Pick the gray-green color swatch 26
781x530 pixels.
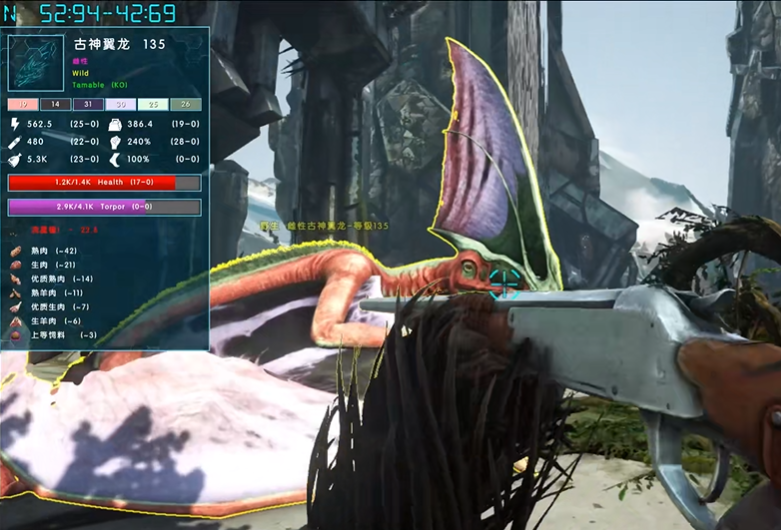pos(186,104)
